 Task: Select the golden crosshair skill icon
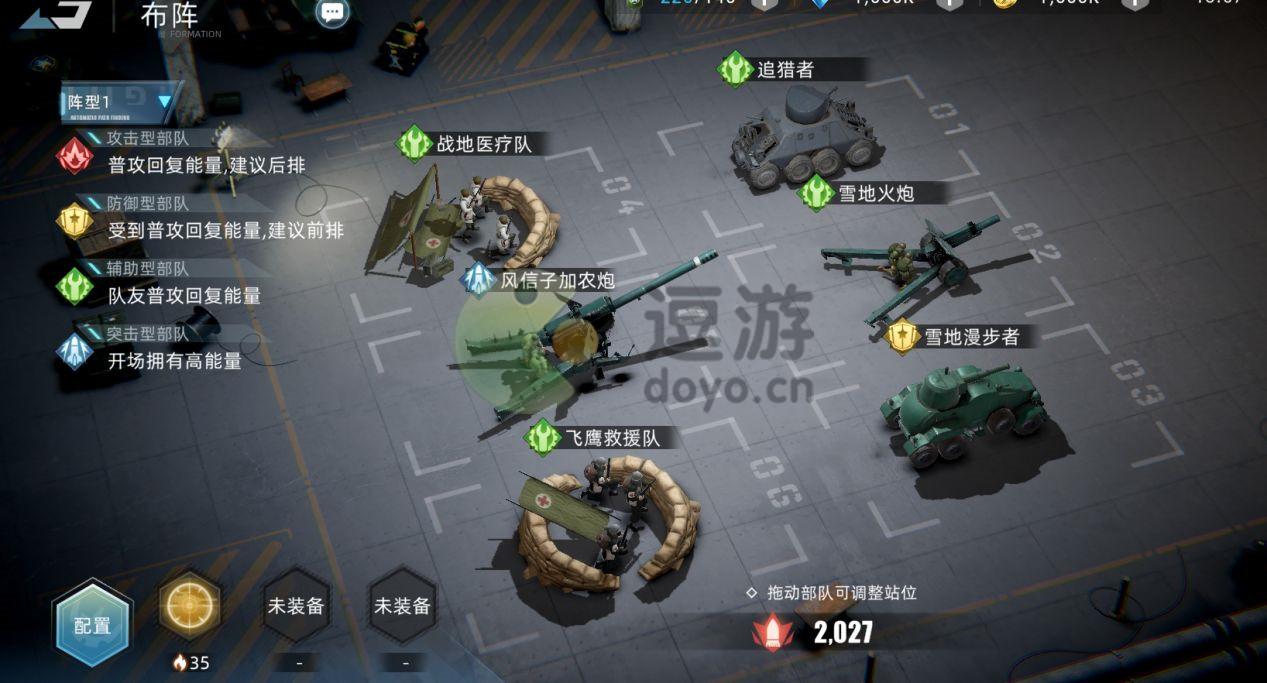190,605
